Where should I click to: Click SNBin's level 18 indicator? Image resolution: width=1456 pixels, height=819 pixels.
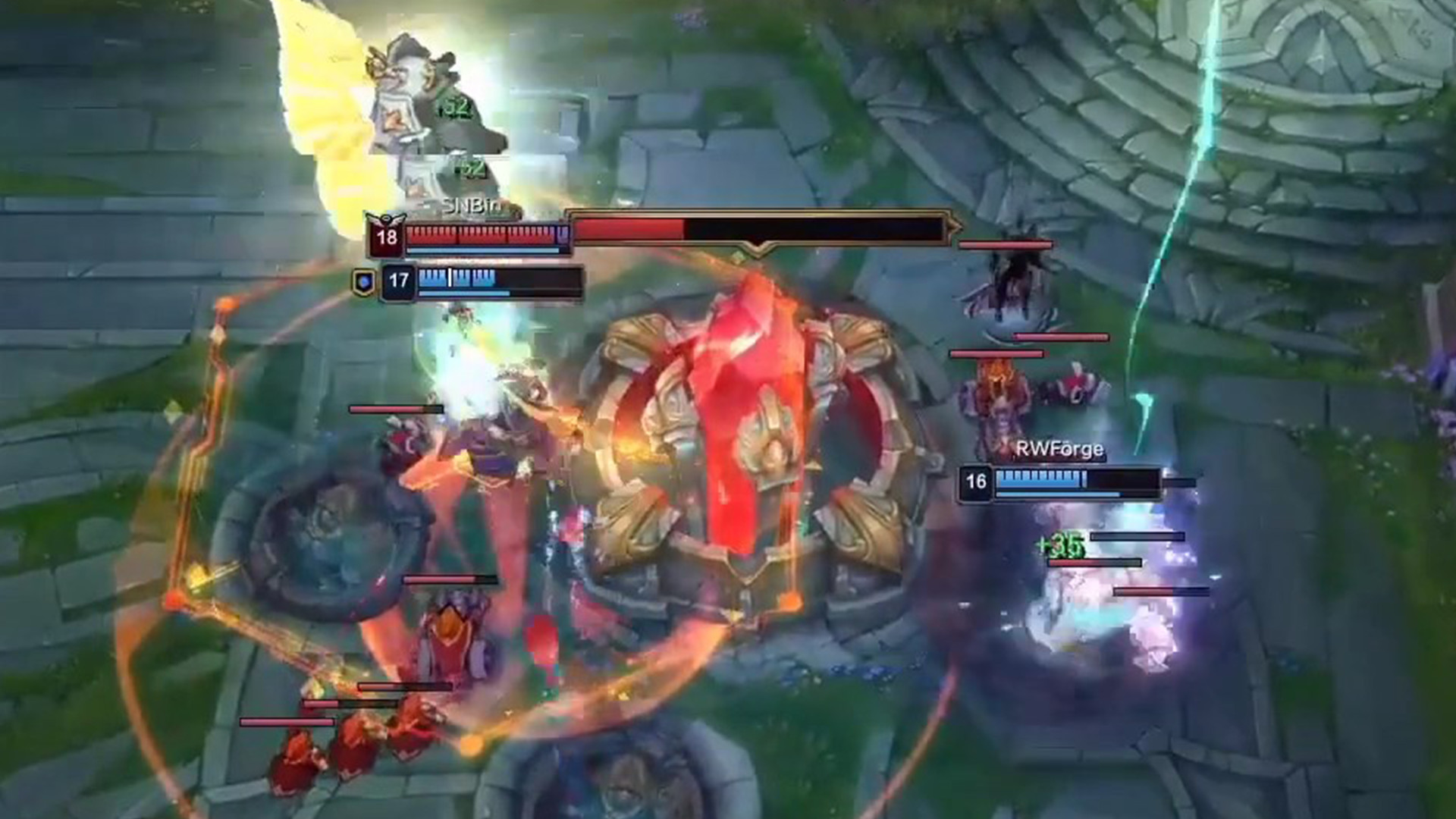point(388,239)
